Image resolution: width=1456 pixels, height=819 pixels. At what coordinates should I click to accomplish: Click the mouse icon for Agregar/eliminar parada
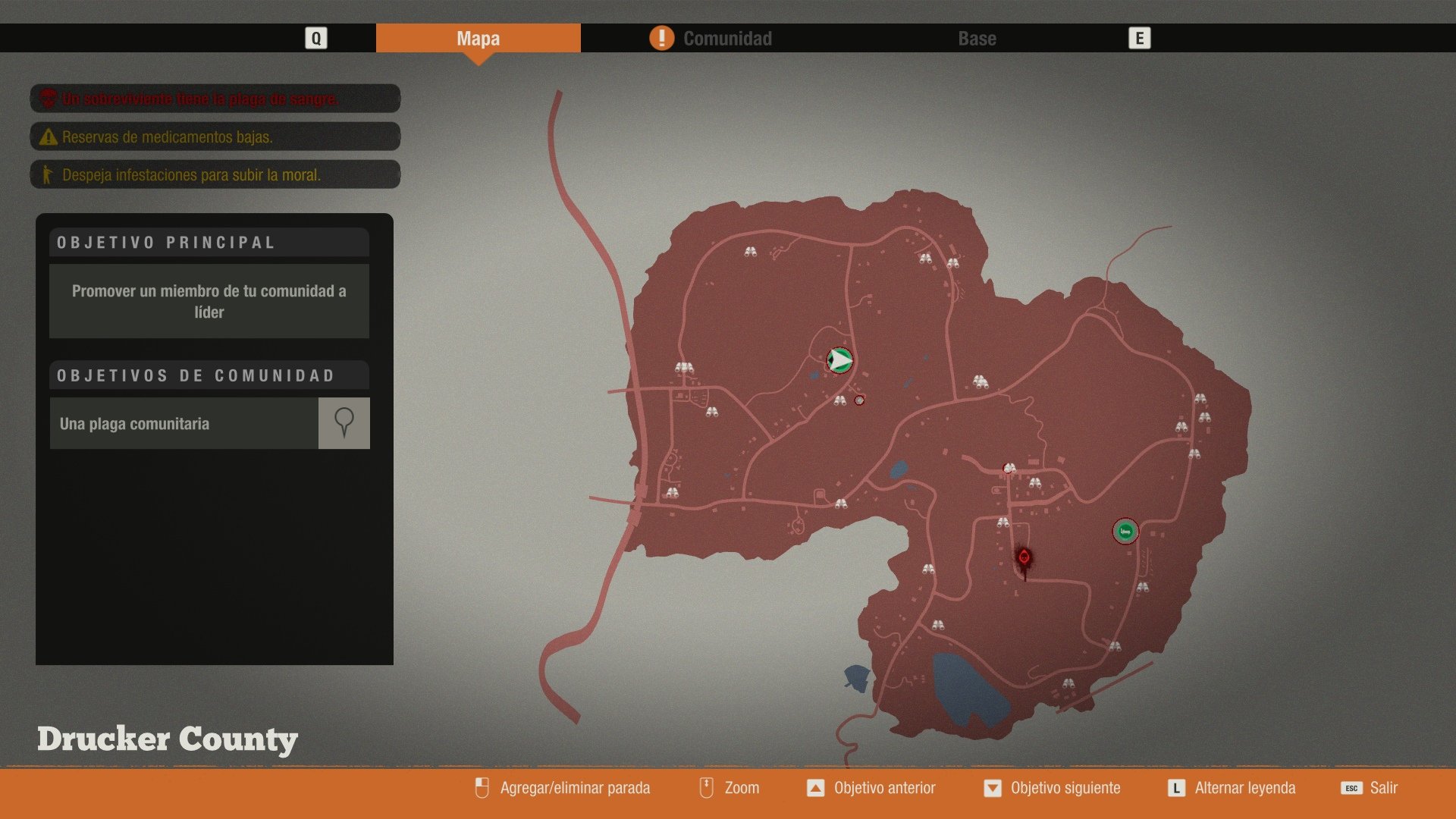pyautogui.click(x=482, y=788)
